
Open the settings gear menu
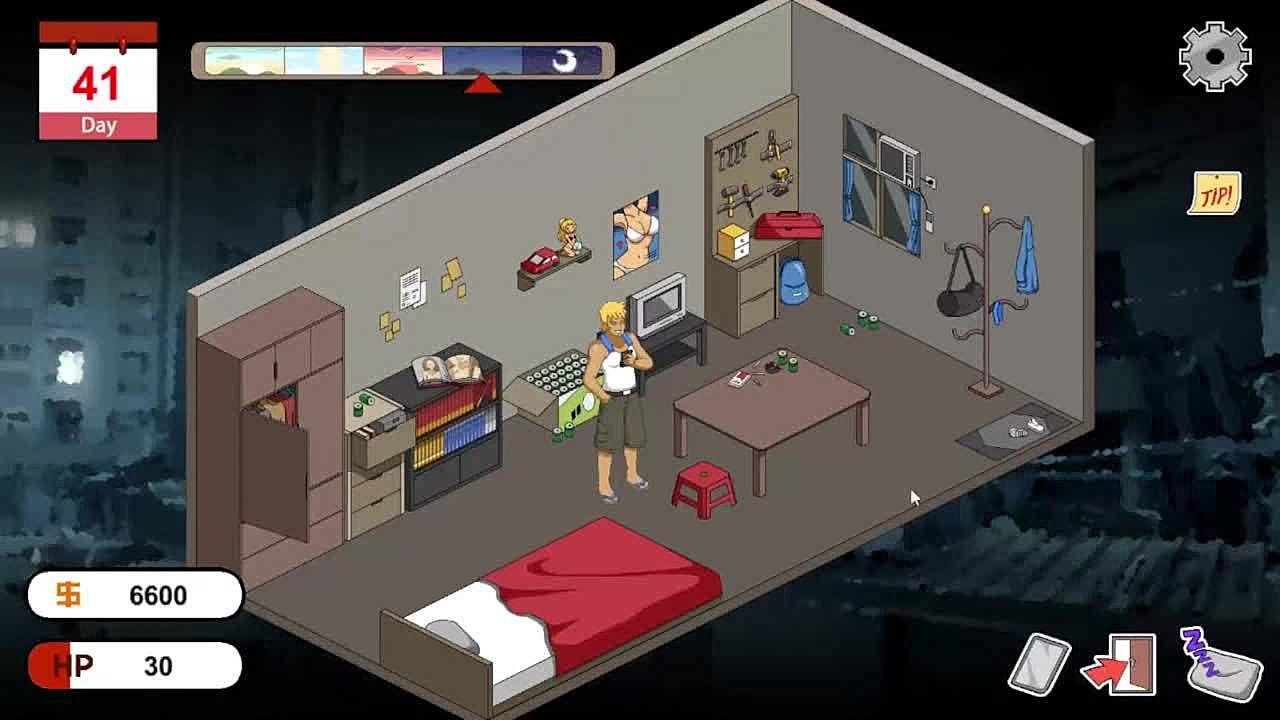click(1215, 57)
